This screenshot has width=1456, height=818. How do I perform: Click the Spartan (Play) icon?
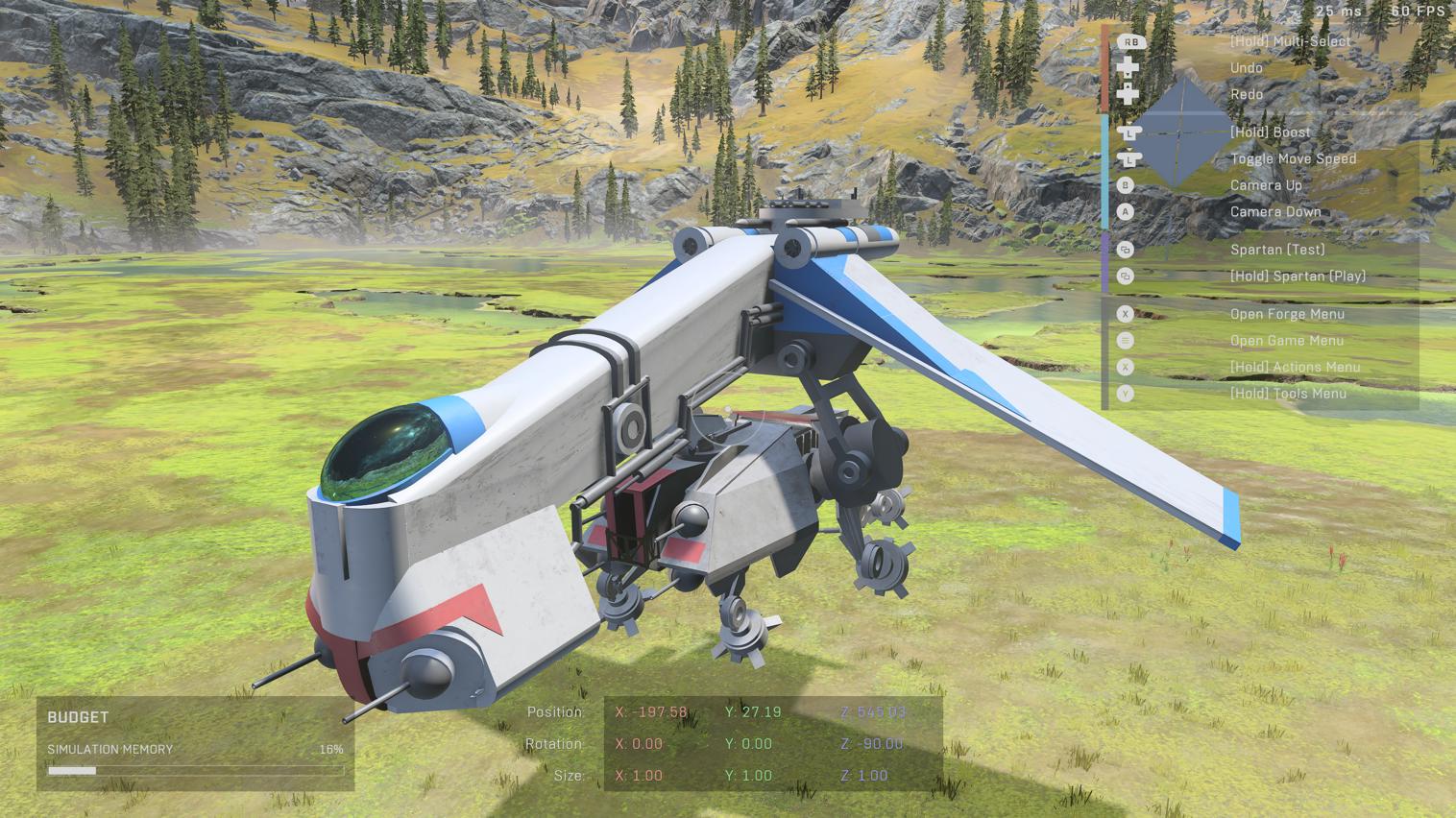coord(1126,276)
